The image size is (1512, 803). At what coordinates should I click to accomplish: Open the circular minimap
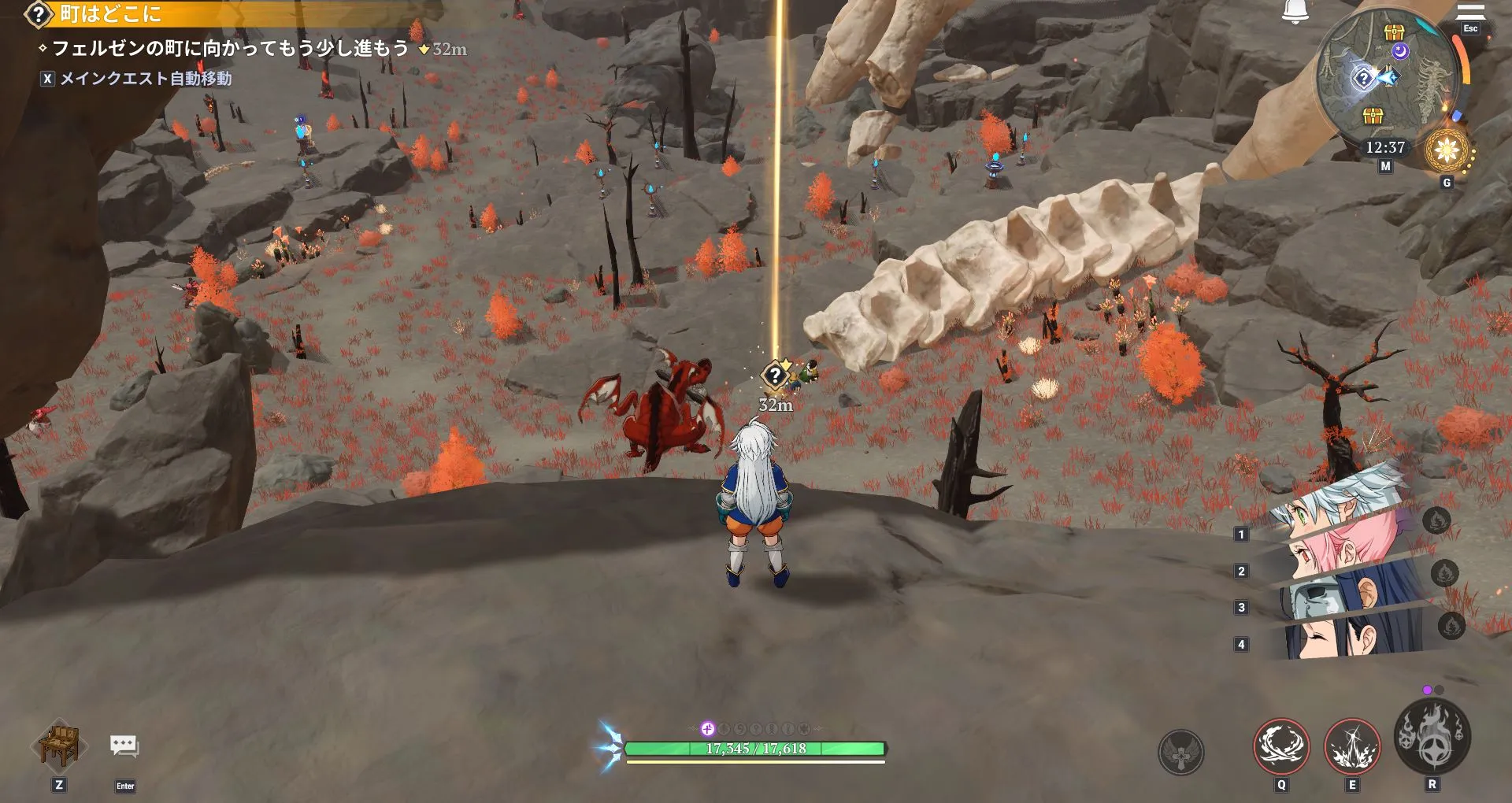click(1384, 80)
